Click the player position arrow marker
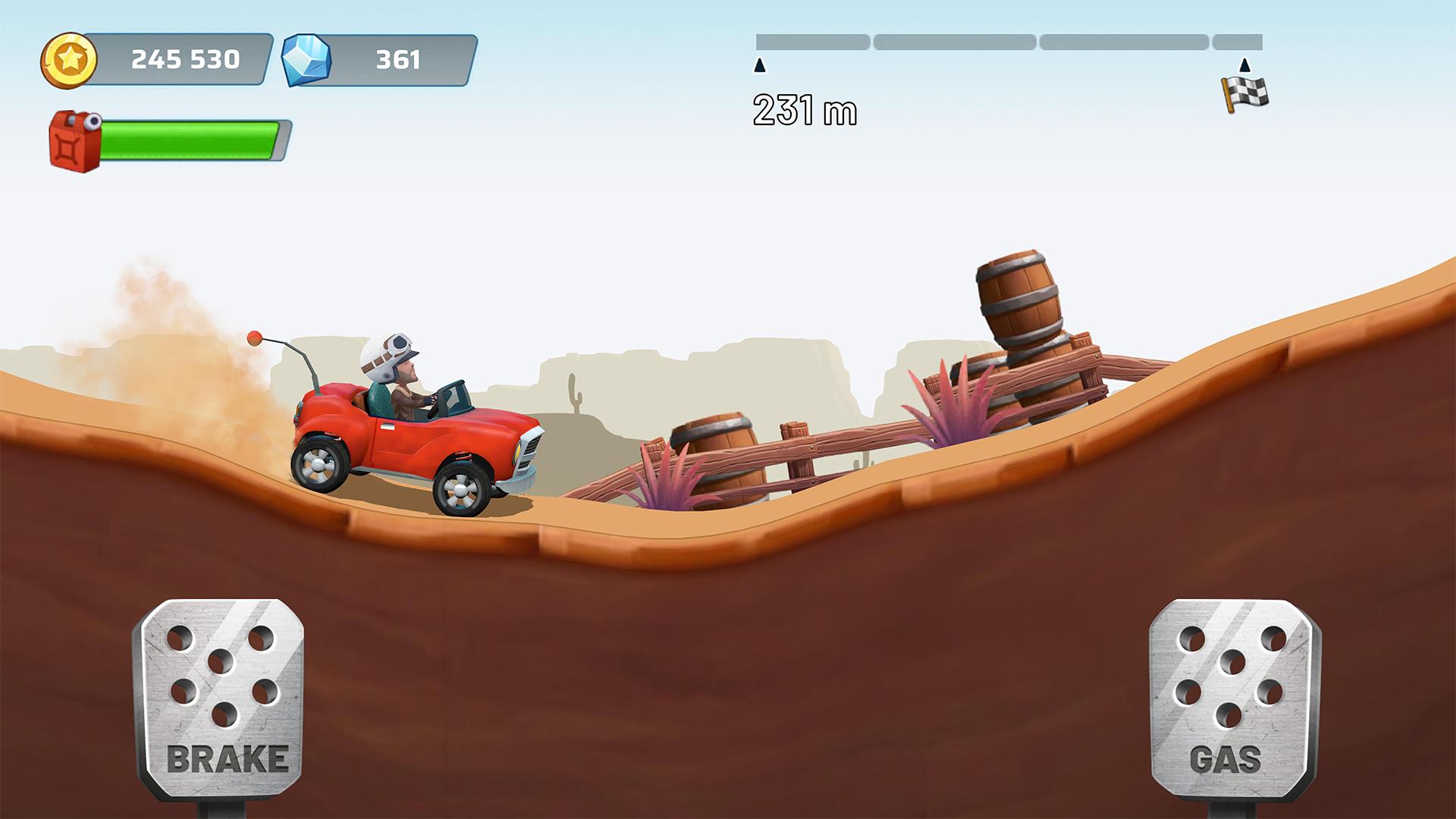Image resolution: width=1456 pixels, height=819 pixels. (761, 66)
